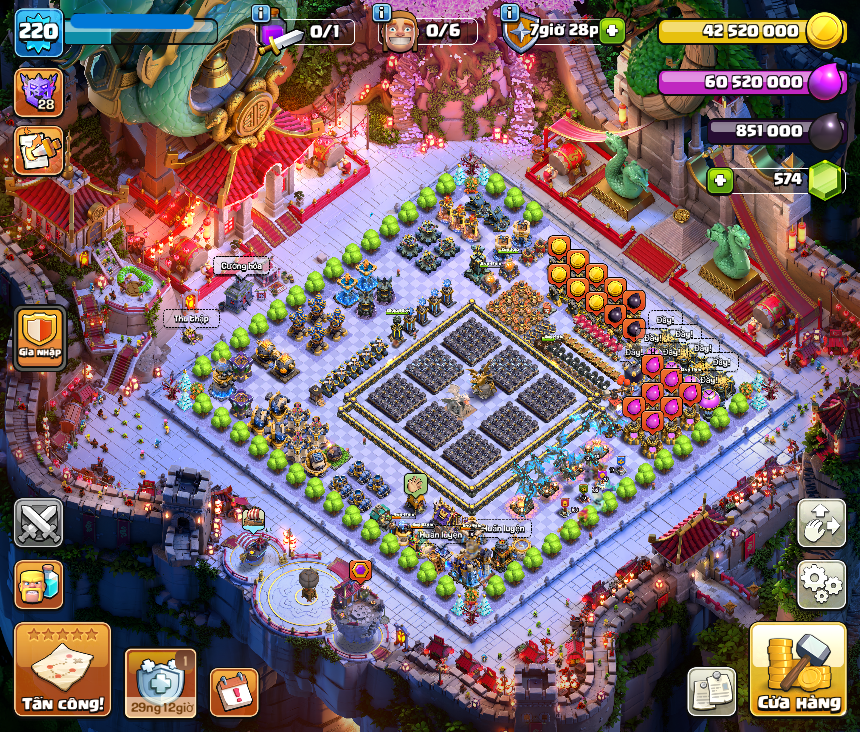Open the village layout editor button
The height and width of the screenshot is (732, 860).
point(821,523)
